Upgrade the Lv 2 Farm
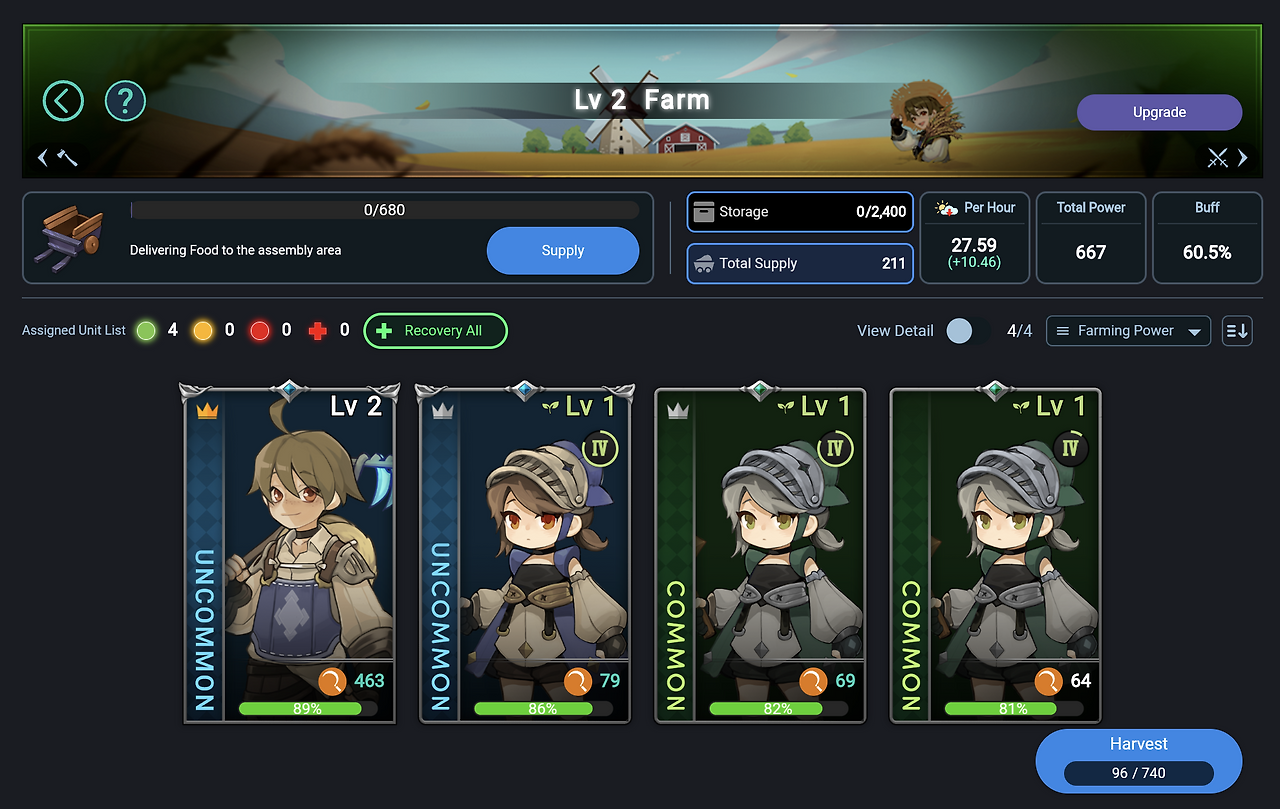Screen dimensions: 1280x809 1159,112
